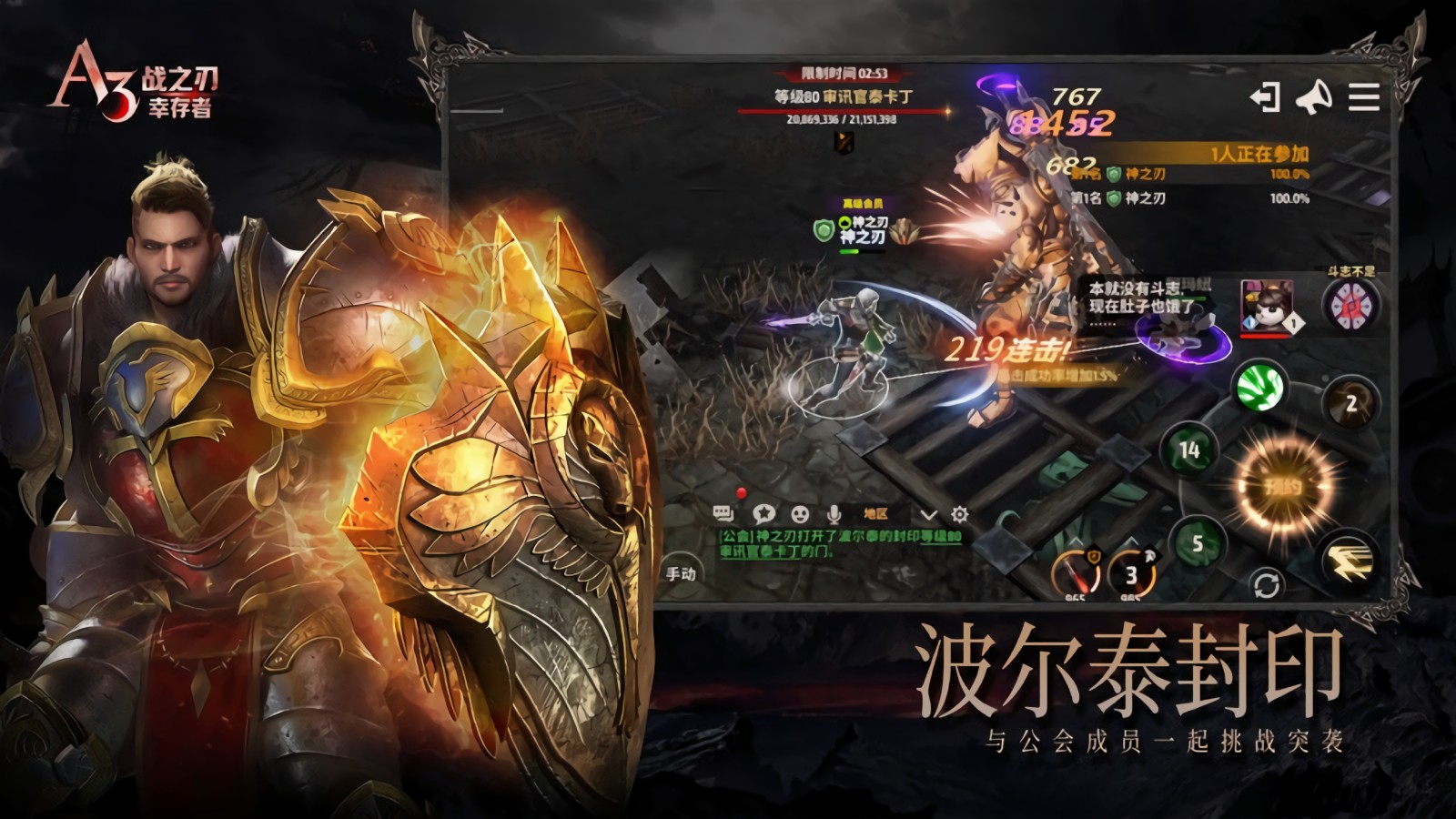The height and width of the screenshot is (819, 1456).
Task: Tap the megaphone announcement icon
Action: pyautogui.click(x=1313, y=97)
